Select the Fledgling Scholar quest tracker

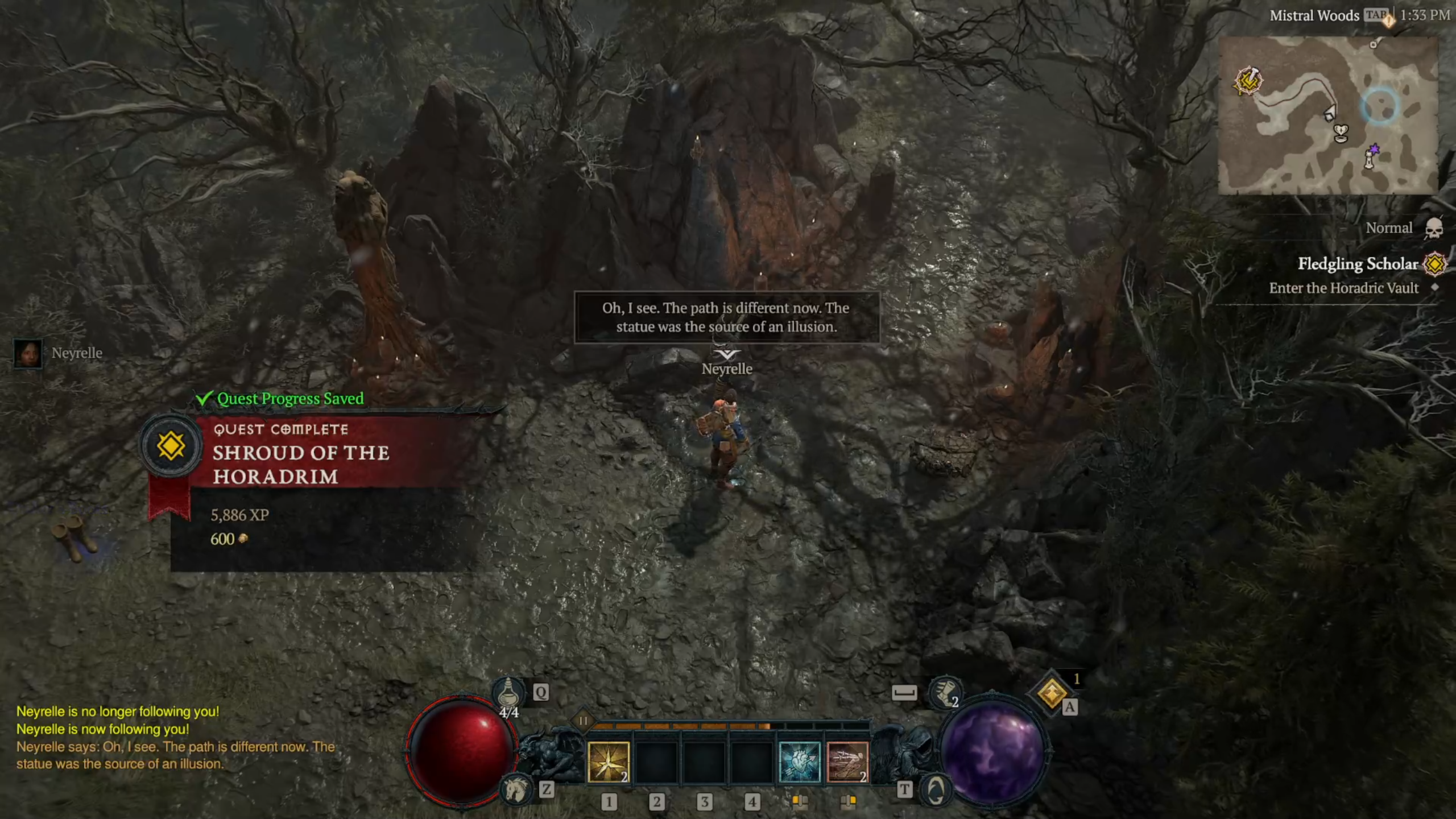tap(1357, 264)
